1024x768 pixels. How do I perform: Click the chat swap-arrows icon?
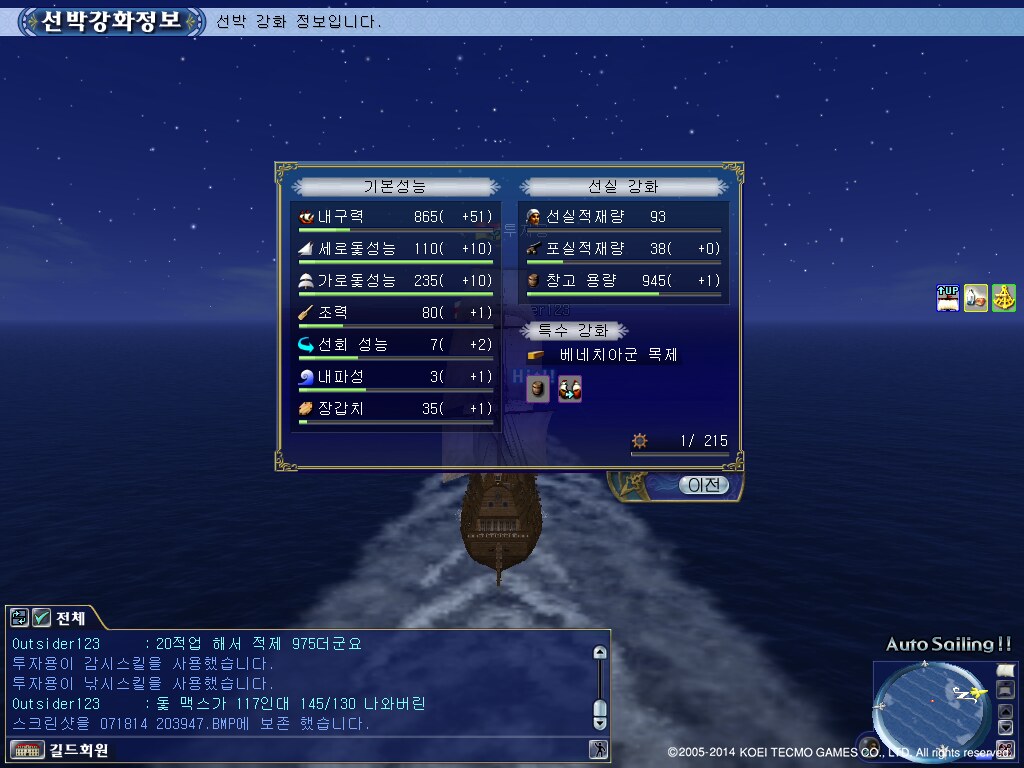20,617
